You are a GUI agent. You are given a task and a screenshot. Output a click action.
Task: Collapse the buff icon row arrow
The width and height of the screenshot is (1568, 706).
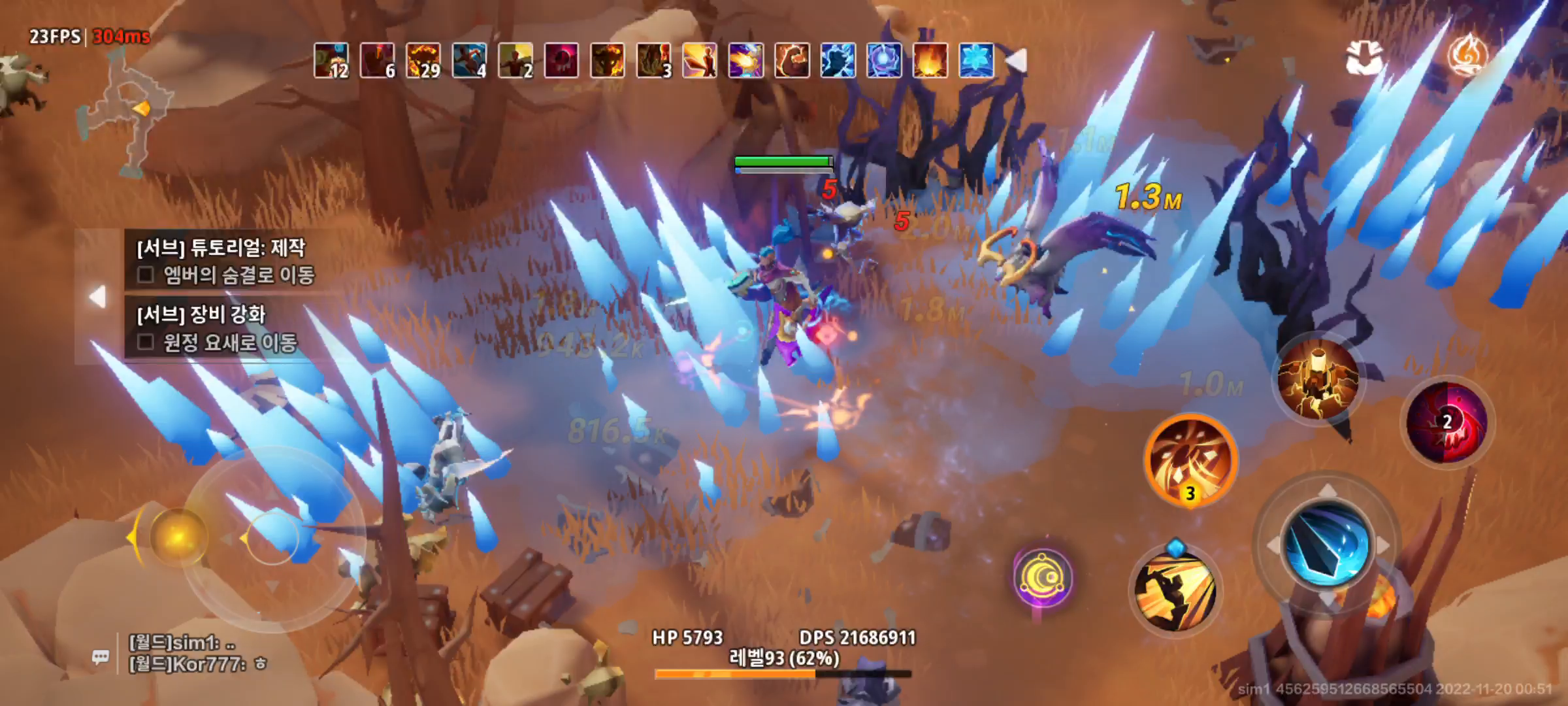click(x=1015, y=61)
